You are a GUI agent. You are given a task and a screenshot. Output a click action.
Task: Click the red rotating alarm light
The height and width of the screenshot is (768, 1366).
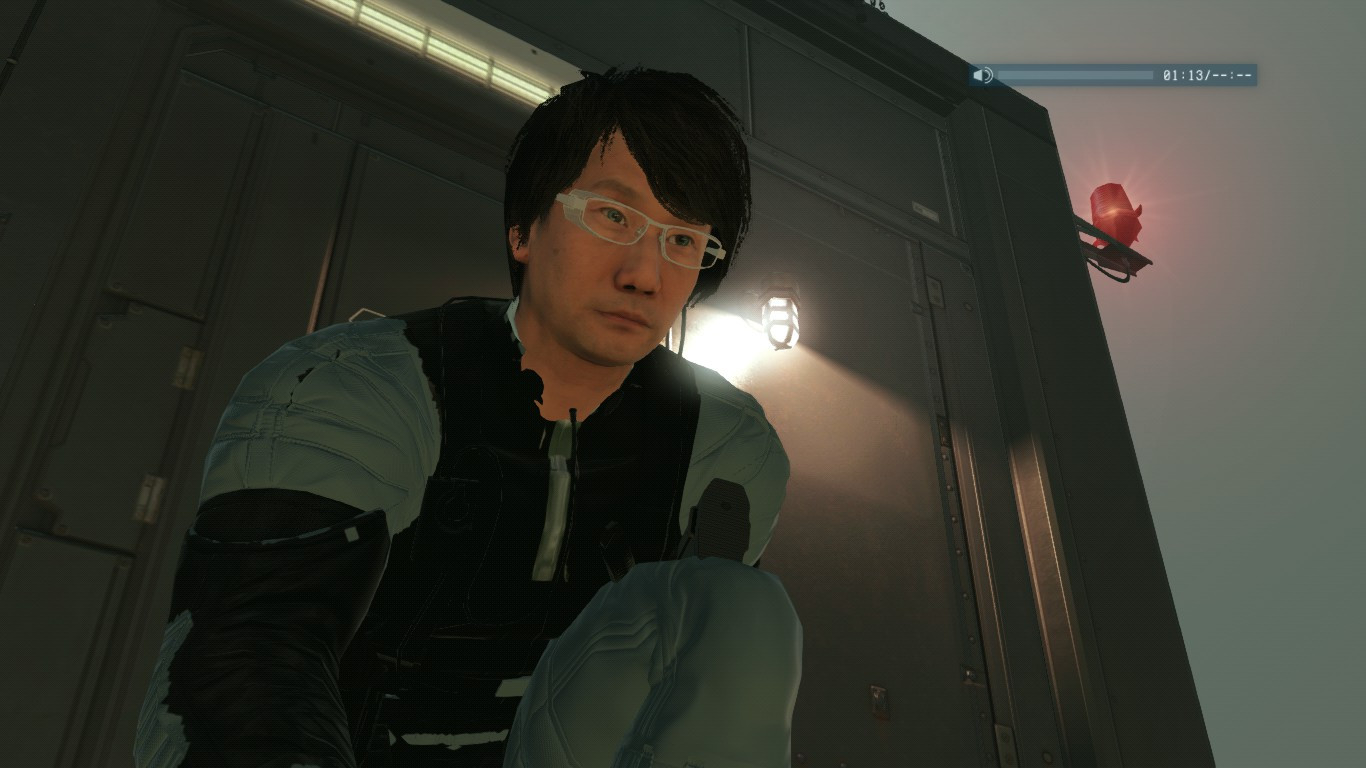(x=1113, y=210)
